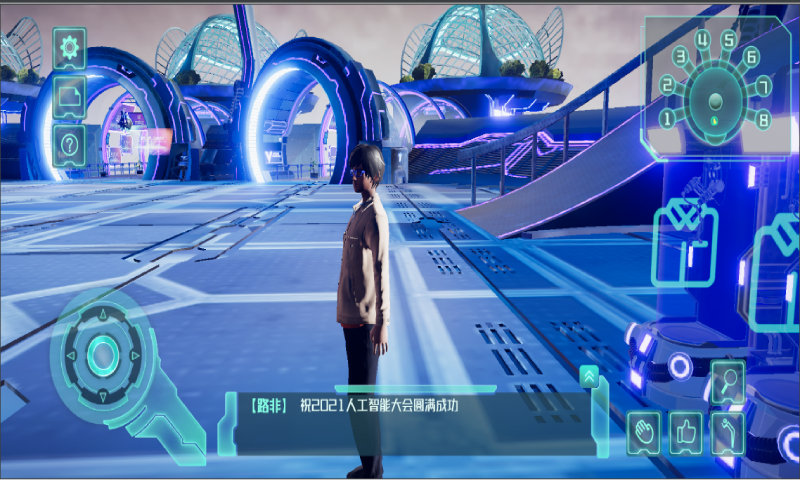Select node 2 on the radial map
The image size is (800, 480).
pos(667,87)
